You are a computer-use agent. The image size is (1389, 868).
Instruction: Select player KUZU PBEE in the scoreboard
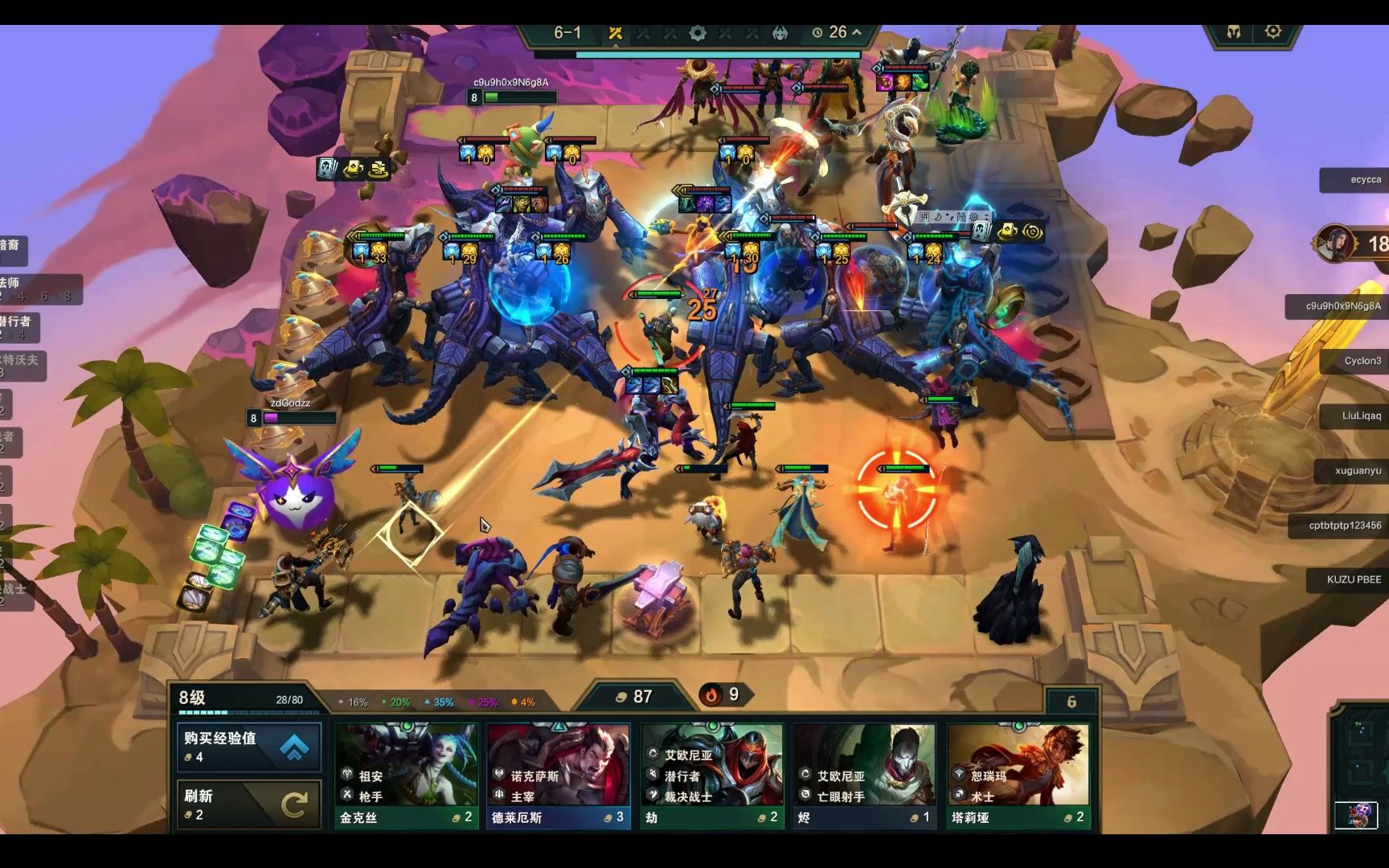[1352, 579]
